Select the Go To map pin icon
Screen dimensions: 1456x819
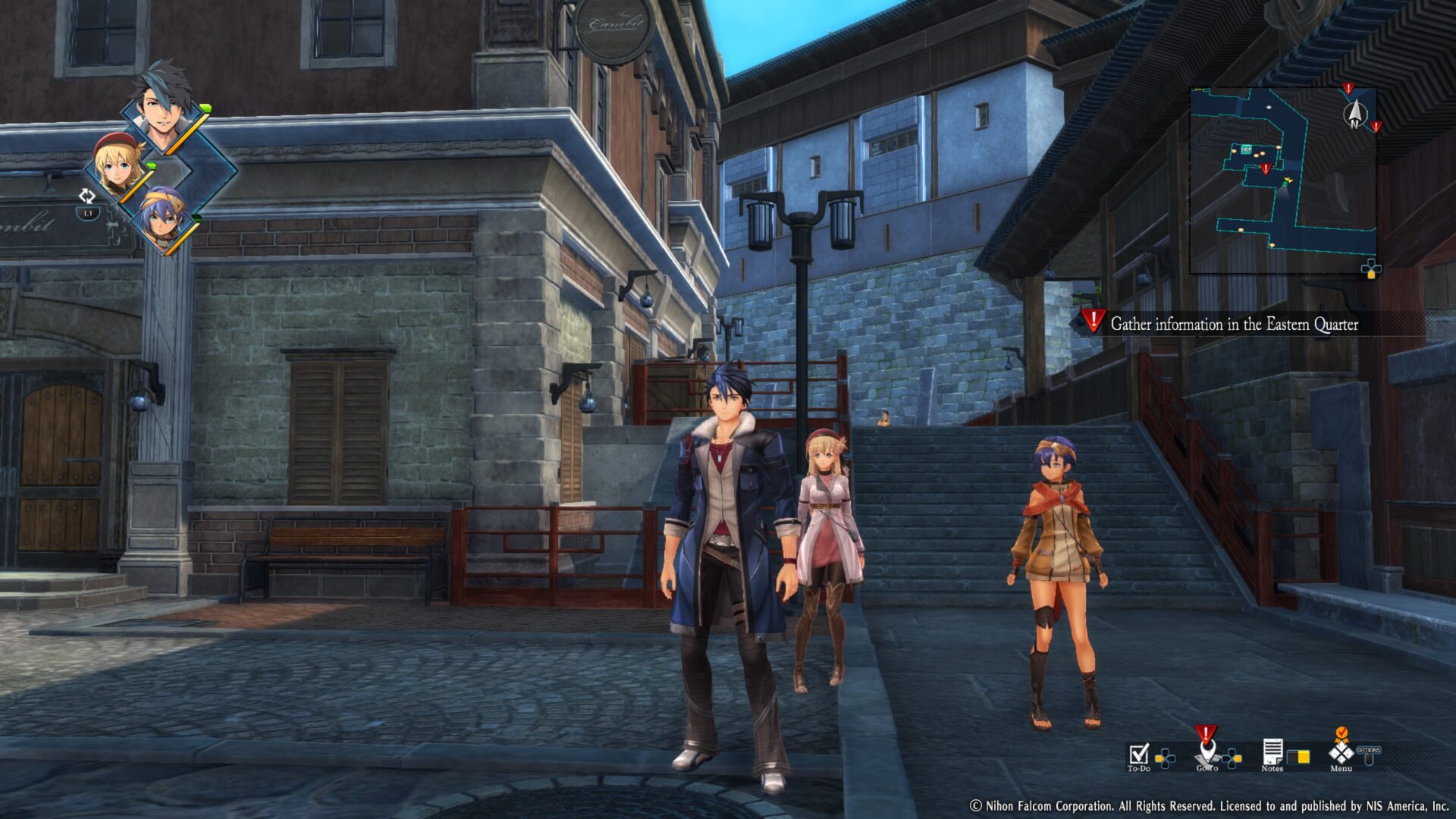(1206, 754)
